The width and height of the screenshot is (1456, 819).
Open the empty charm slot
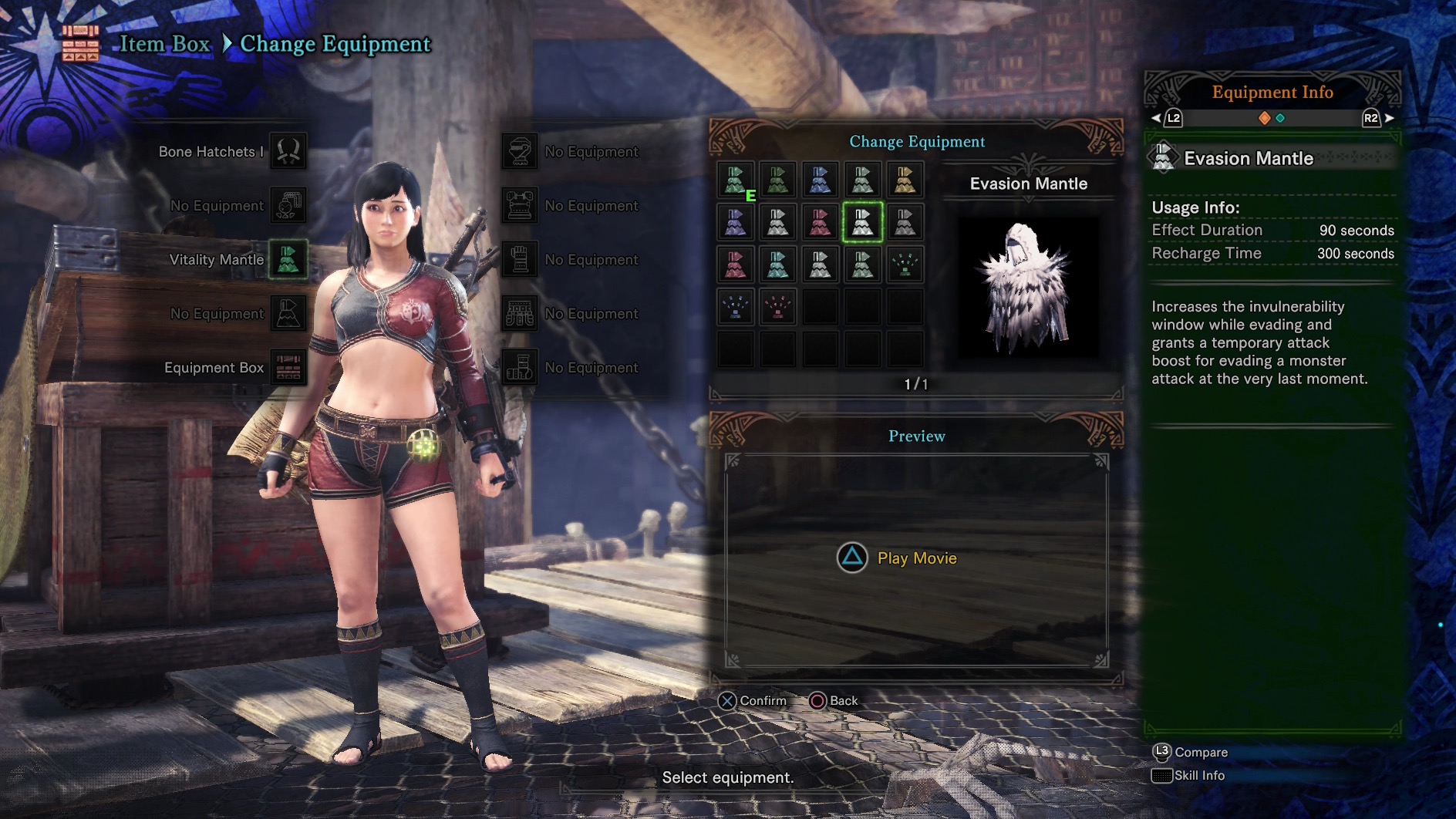[x=288, y=206]
